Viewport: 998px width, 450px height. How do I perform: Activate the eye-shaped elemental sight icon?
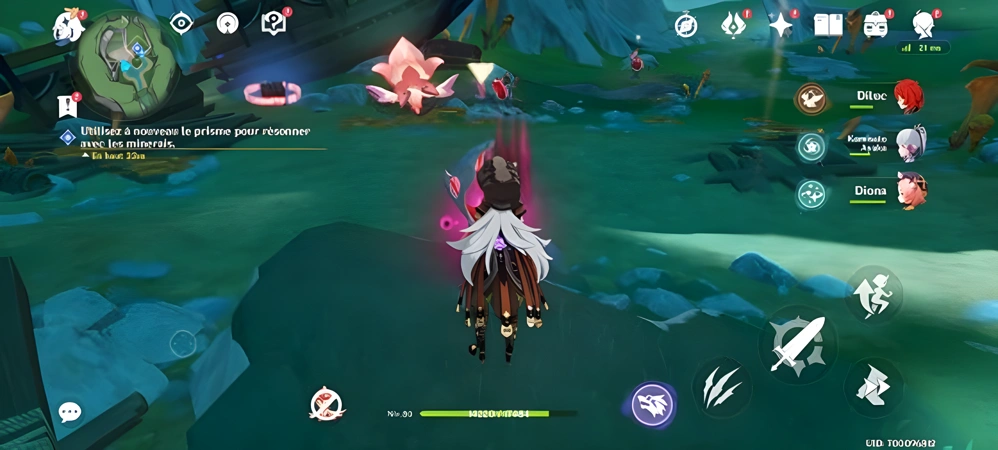tap(181, 23)
